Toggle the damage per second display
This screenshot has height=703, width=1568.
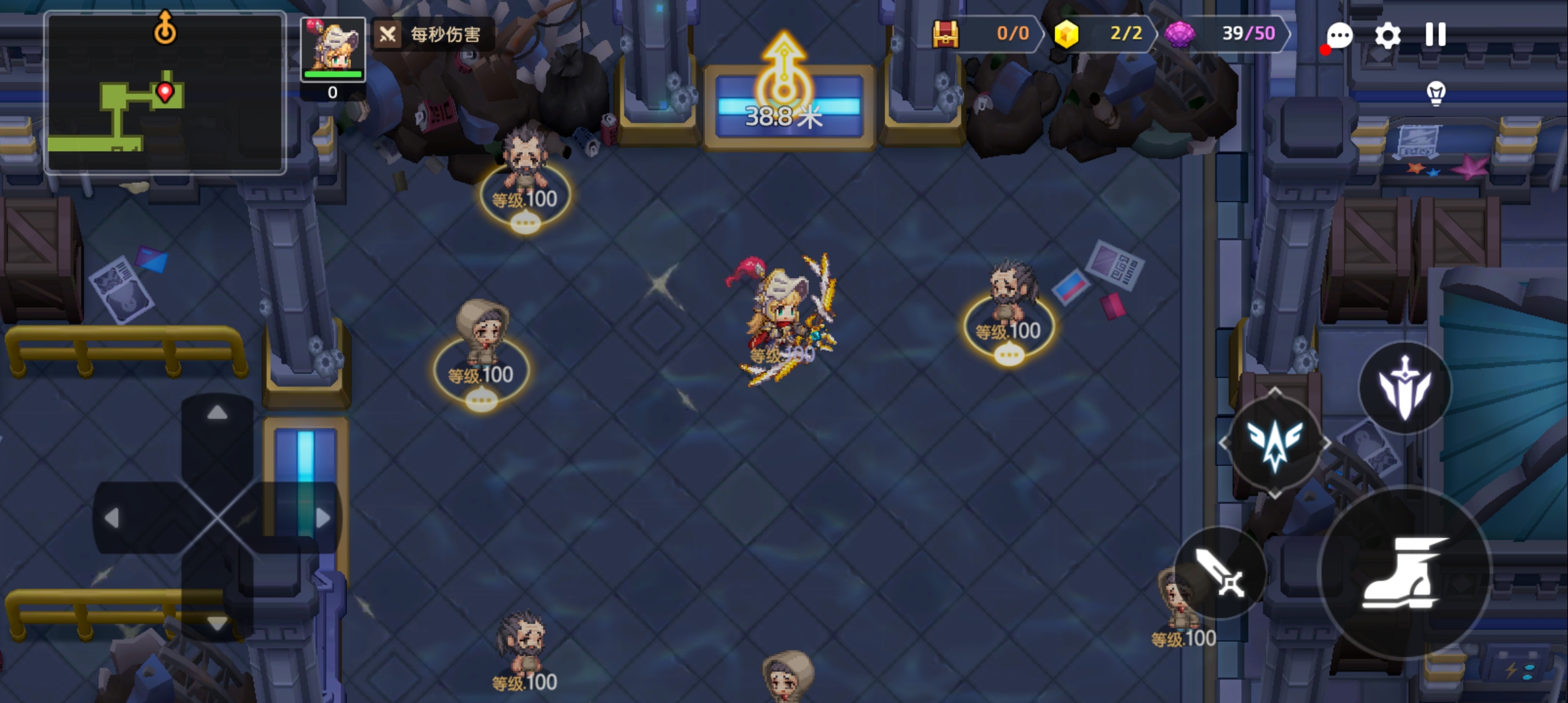(x=434, y=34)
